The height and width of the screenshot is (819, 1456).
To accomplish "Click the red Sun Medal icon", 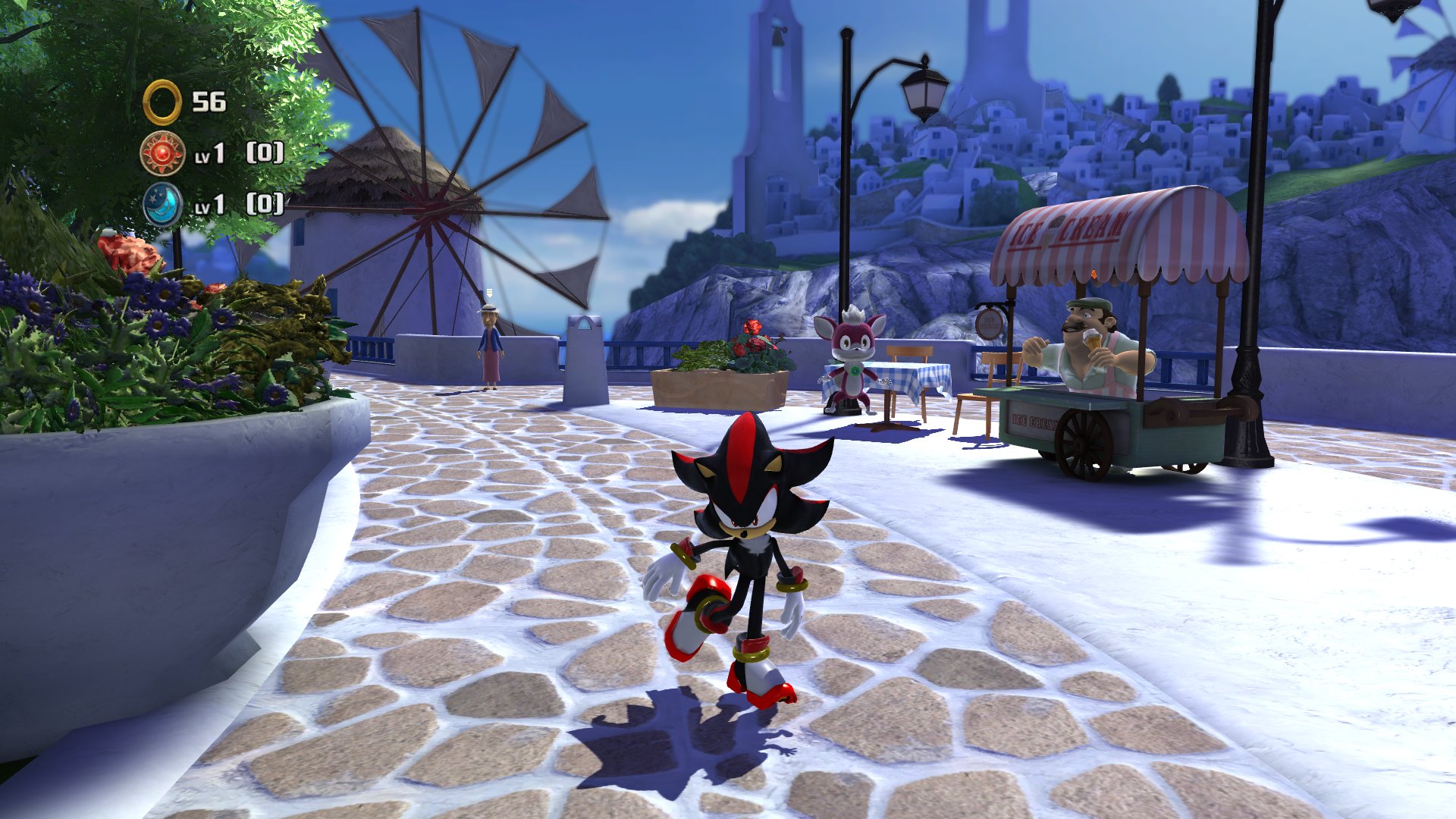I will (x=162, y=154).
